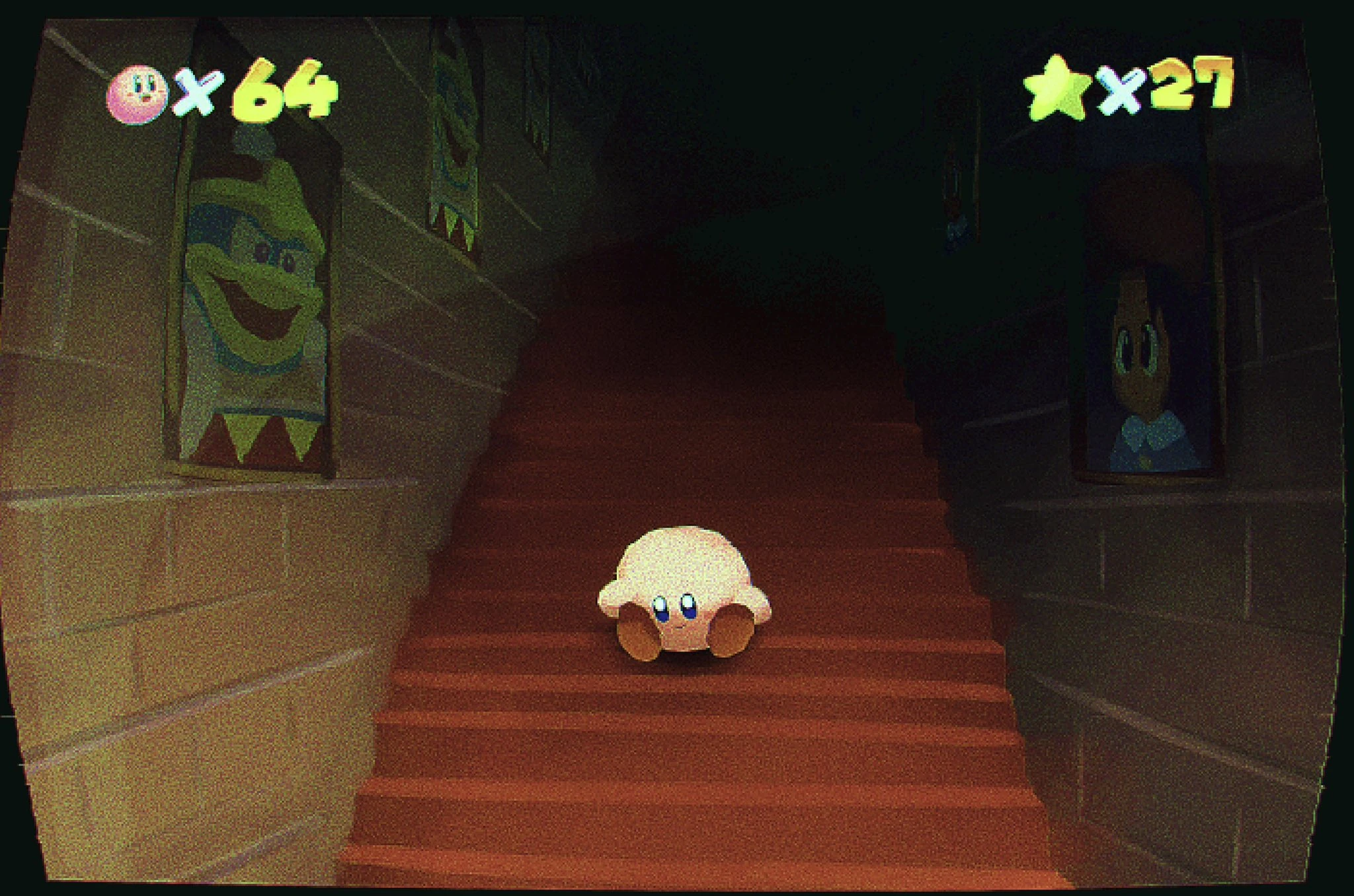Viewport: 1354px width, 896px height.
Task: Click the green banner hanging above the stairs
Action: pos(456,132)
